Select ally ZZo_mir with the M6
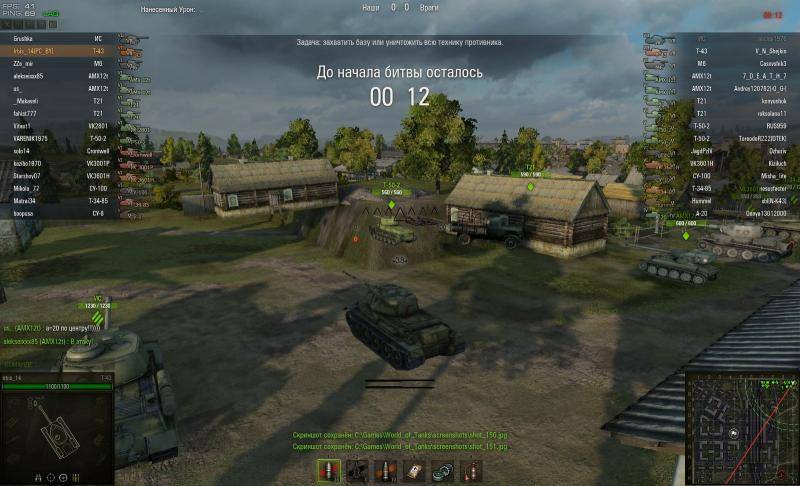The width and height of the screenshot is (800, 486). 24,62
